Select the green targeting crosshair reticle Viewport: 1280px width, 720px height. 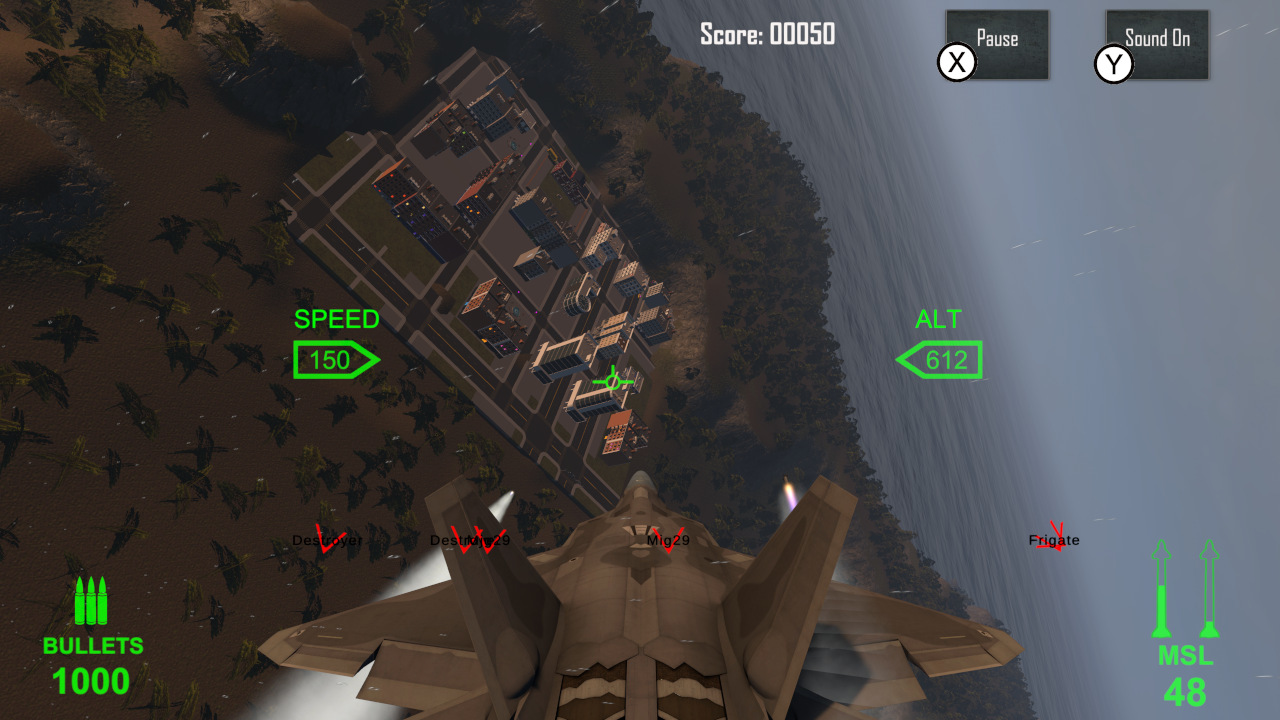click(x=613, y=380)
